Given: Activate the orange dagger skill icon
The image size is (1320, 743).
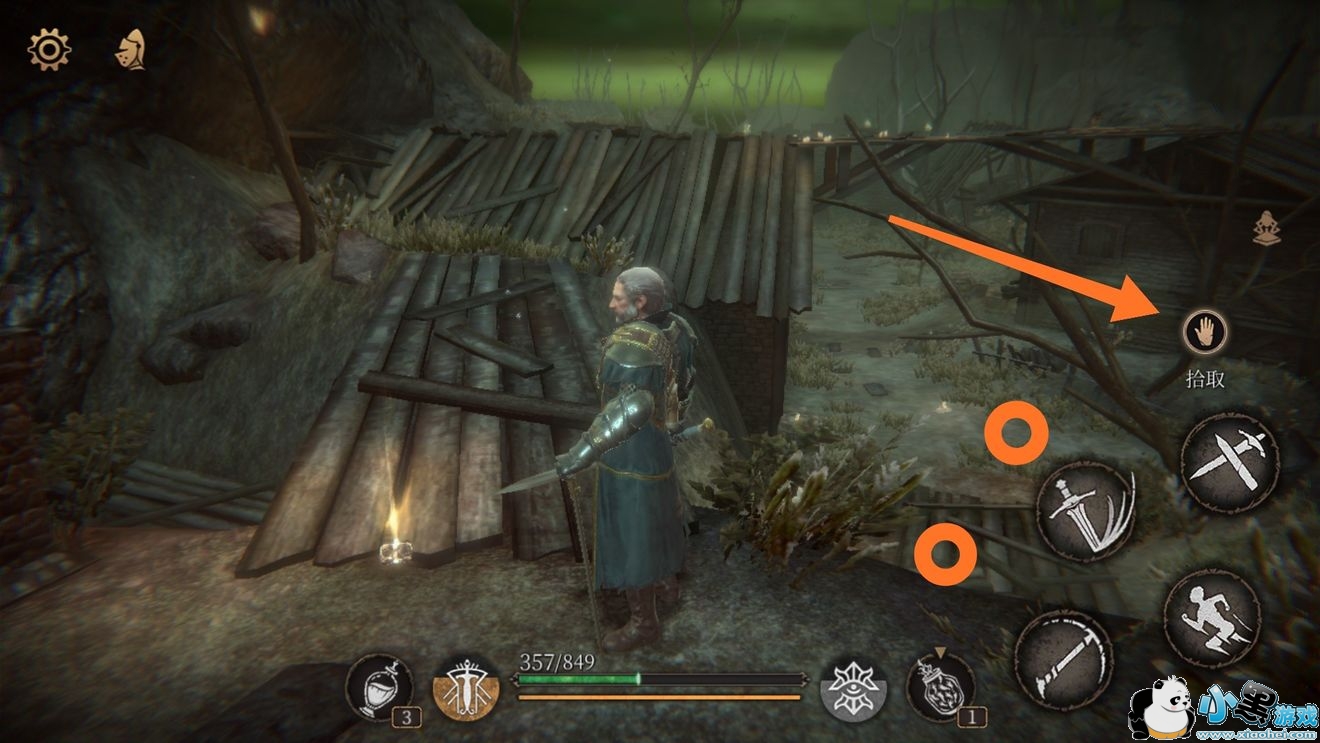Looking at the screenshot, I should (466, 690).
